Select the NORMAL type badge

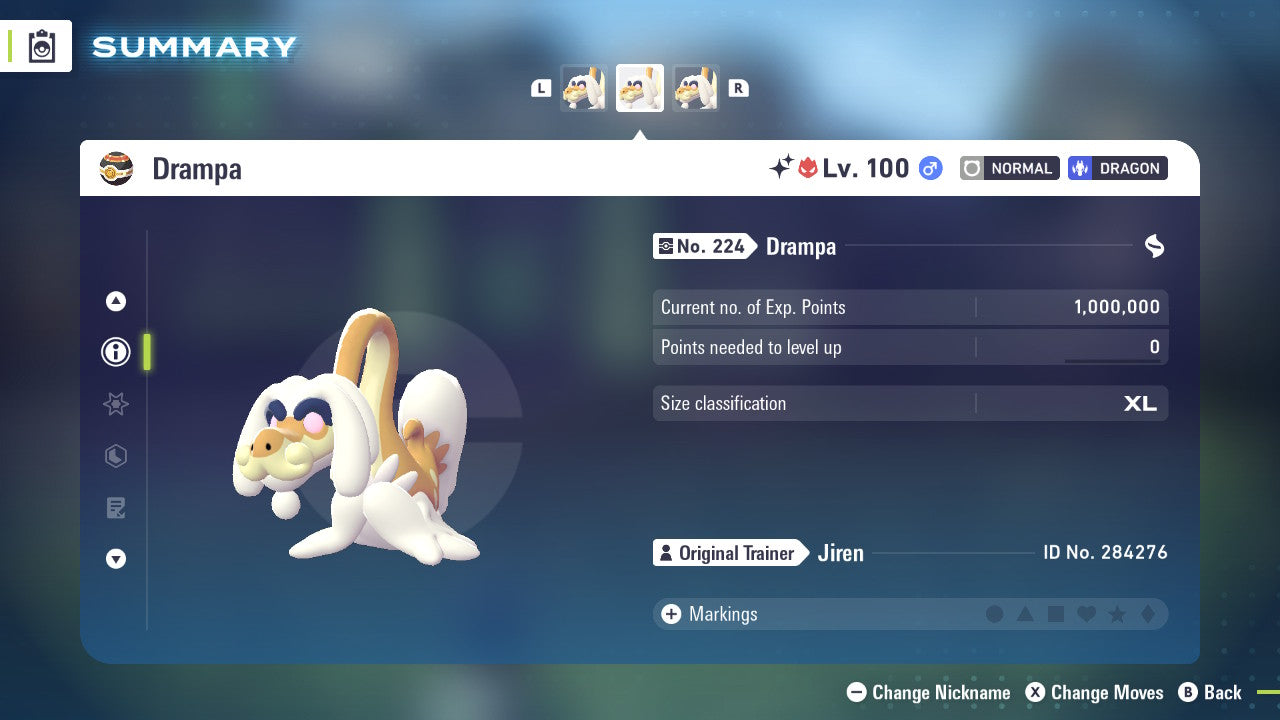(1009, 168)
